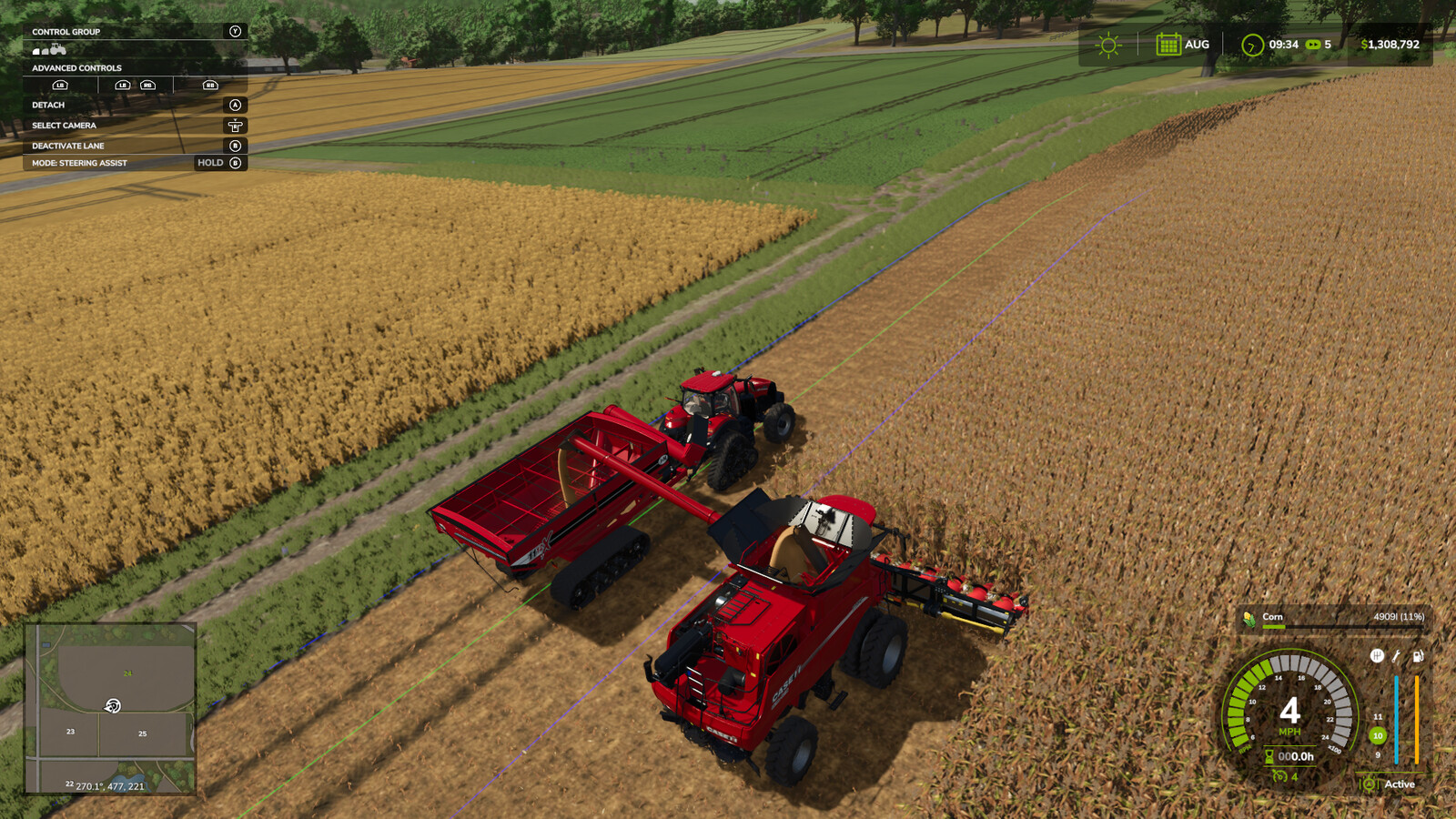The image size is (1456, 819).
Task: Click the game speed icon in top bar
Action: coord(1313,45)
